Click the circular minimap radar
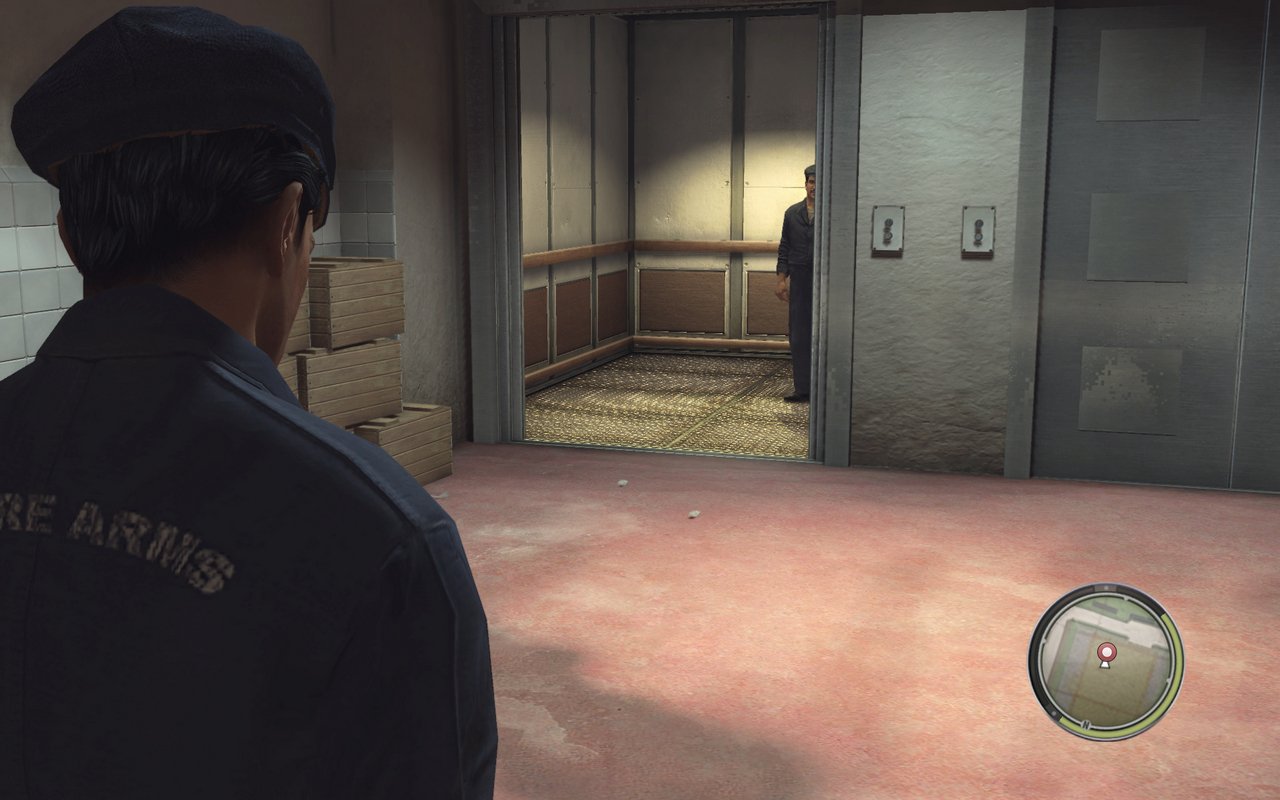Image resolution: width=1280 pixels, height=800 pixels. [x=1104, y=660]
